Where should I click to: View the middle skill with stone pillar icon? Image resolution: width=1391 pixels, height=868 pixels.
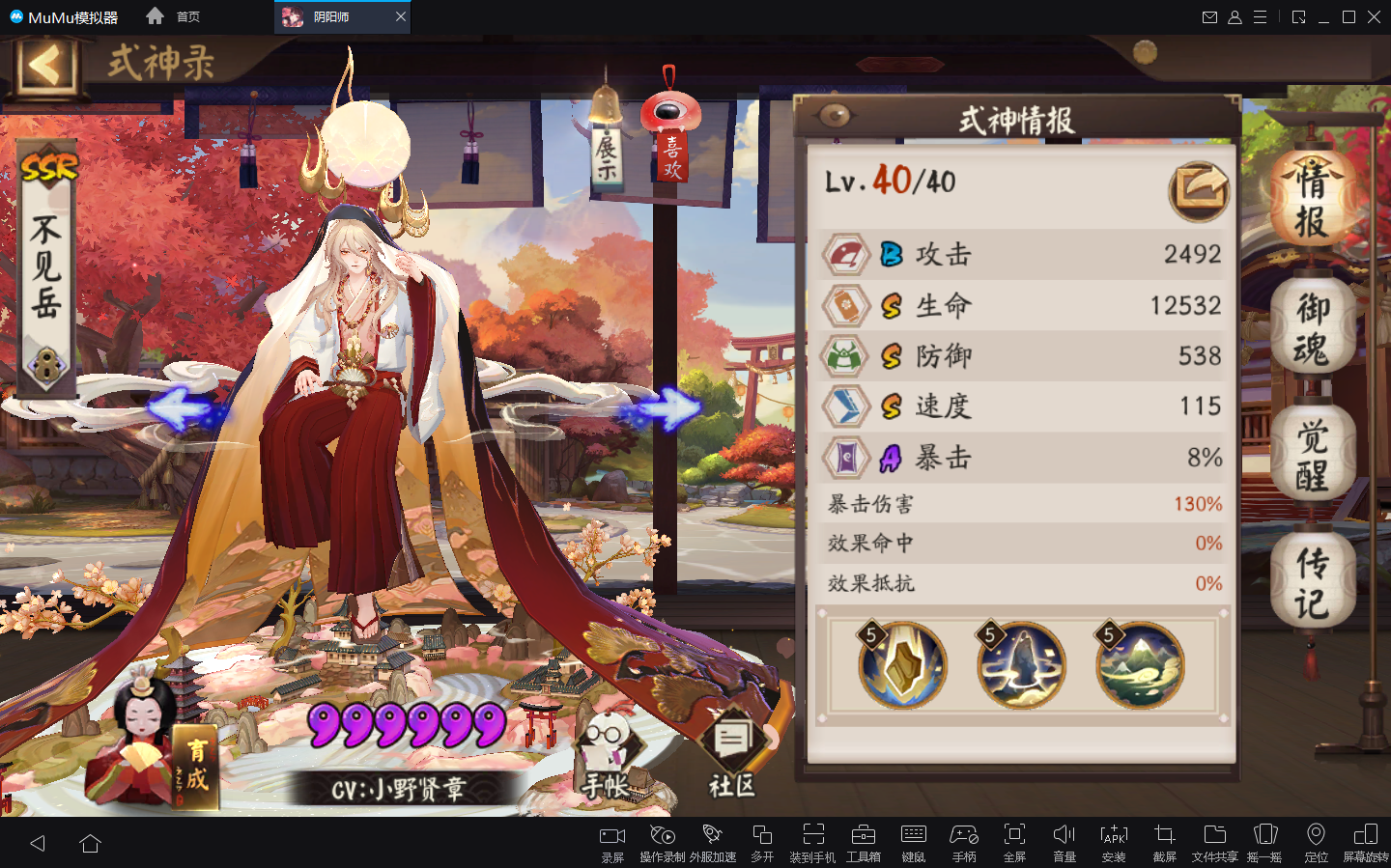1021,665
